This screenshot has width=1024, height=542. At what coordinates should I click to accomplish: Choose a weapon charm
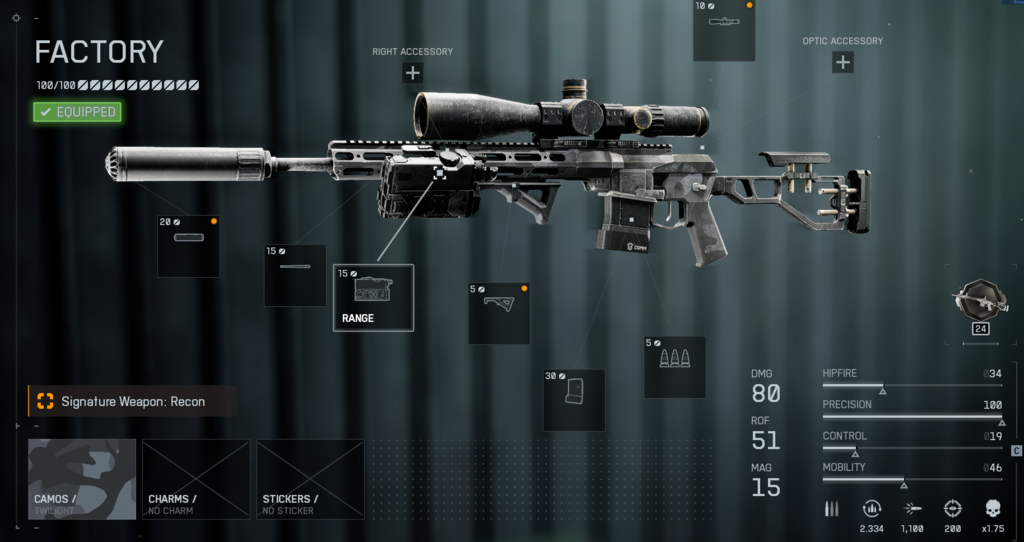click(195, 479)
